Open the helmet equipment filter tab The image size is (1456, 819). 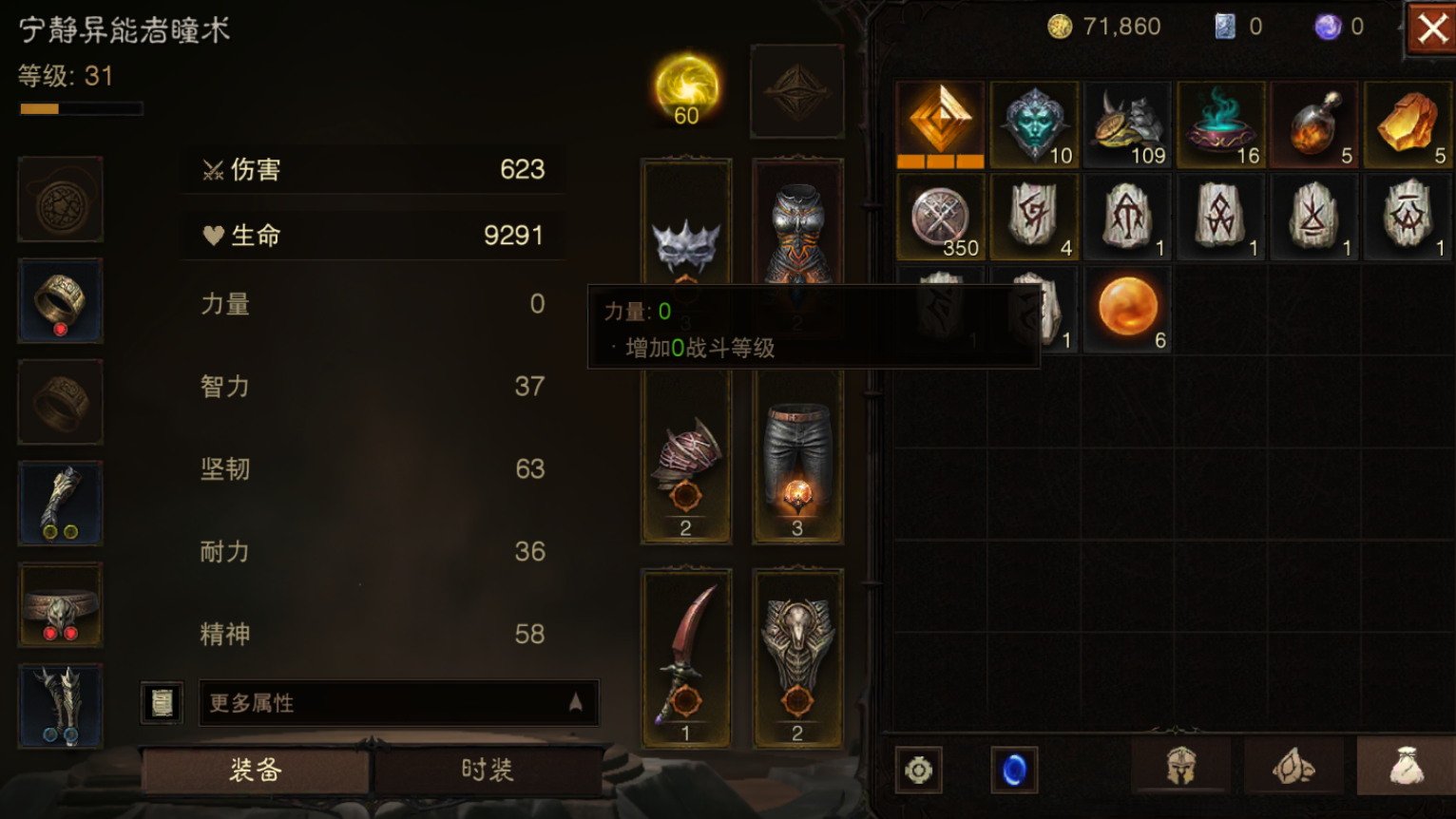(x=1180, y=766)
